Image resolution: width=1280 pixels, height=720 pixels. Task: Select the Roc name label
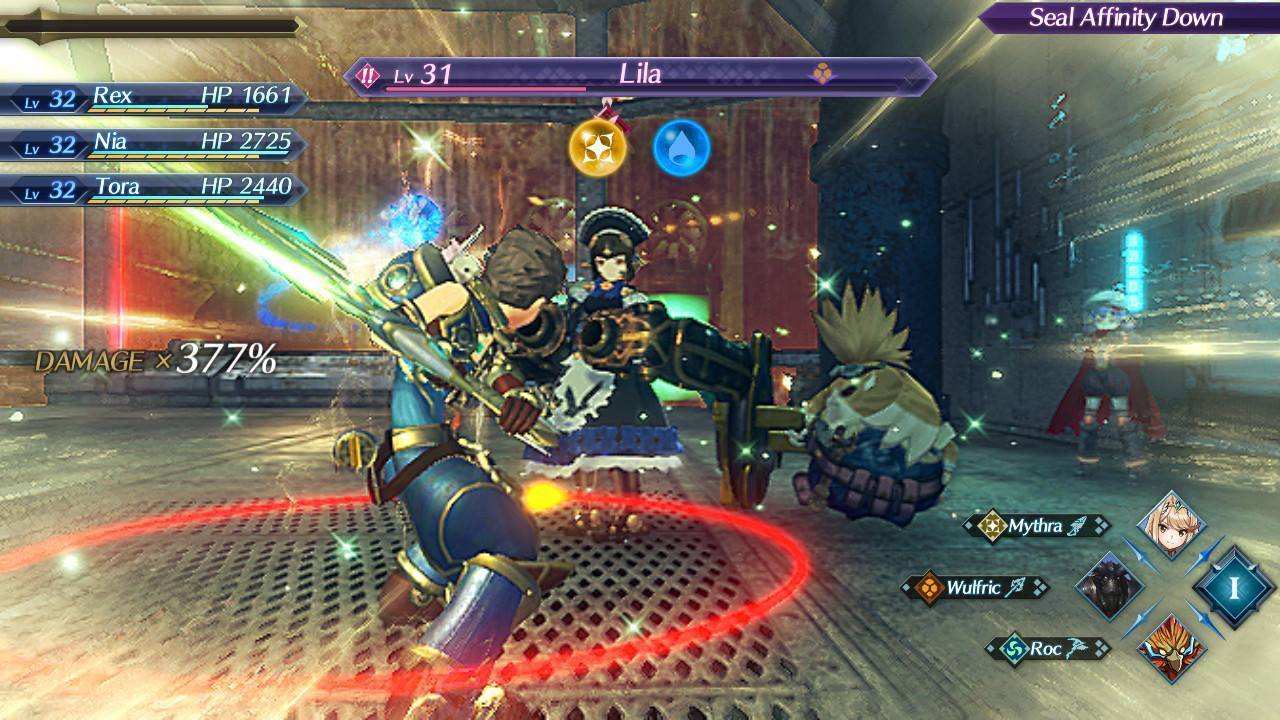1047,649
